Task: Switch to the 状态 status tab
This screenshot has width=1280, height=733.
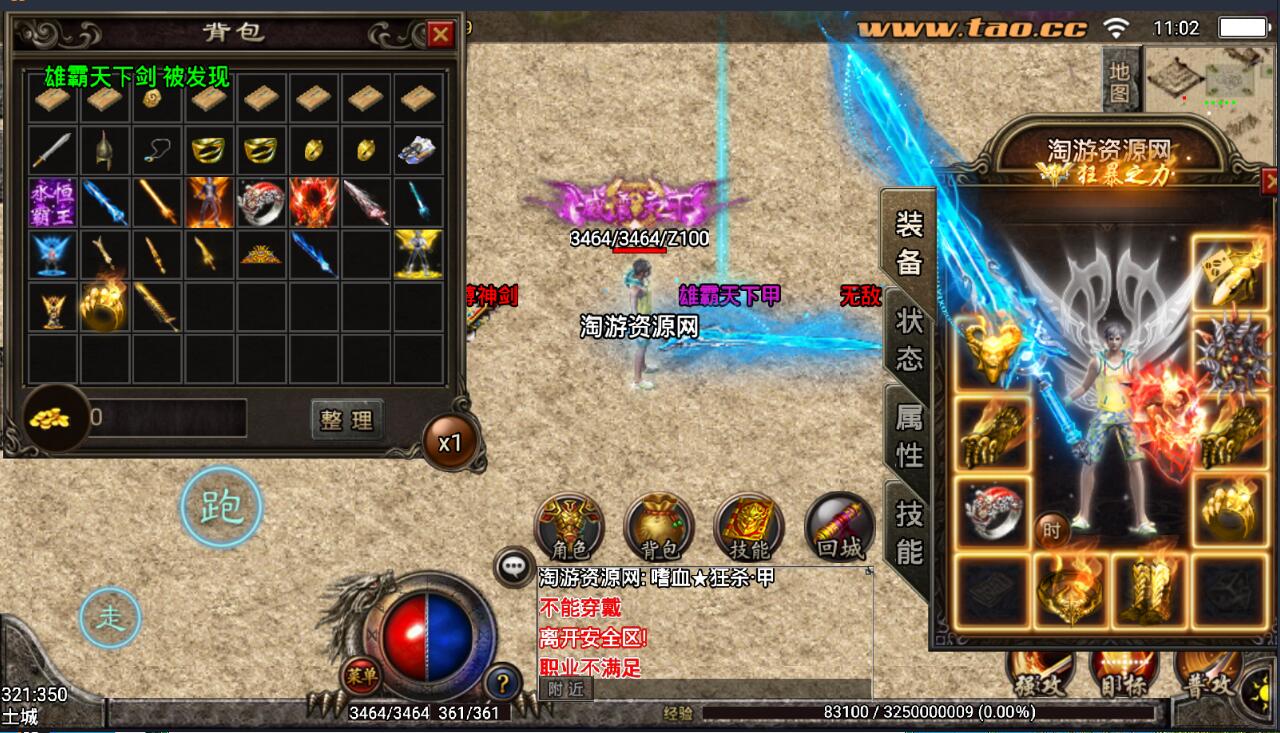Action: [908, 338]
